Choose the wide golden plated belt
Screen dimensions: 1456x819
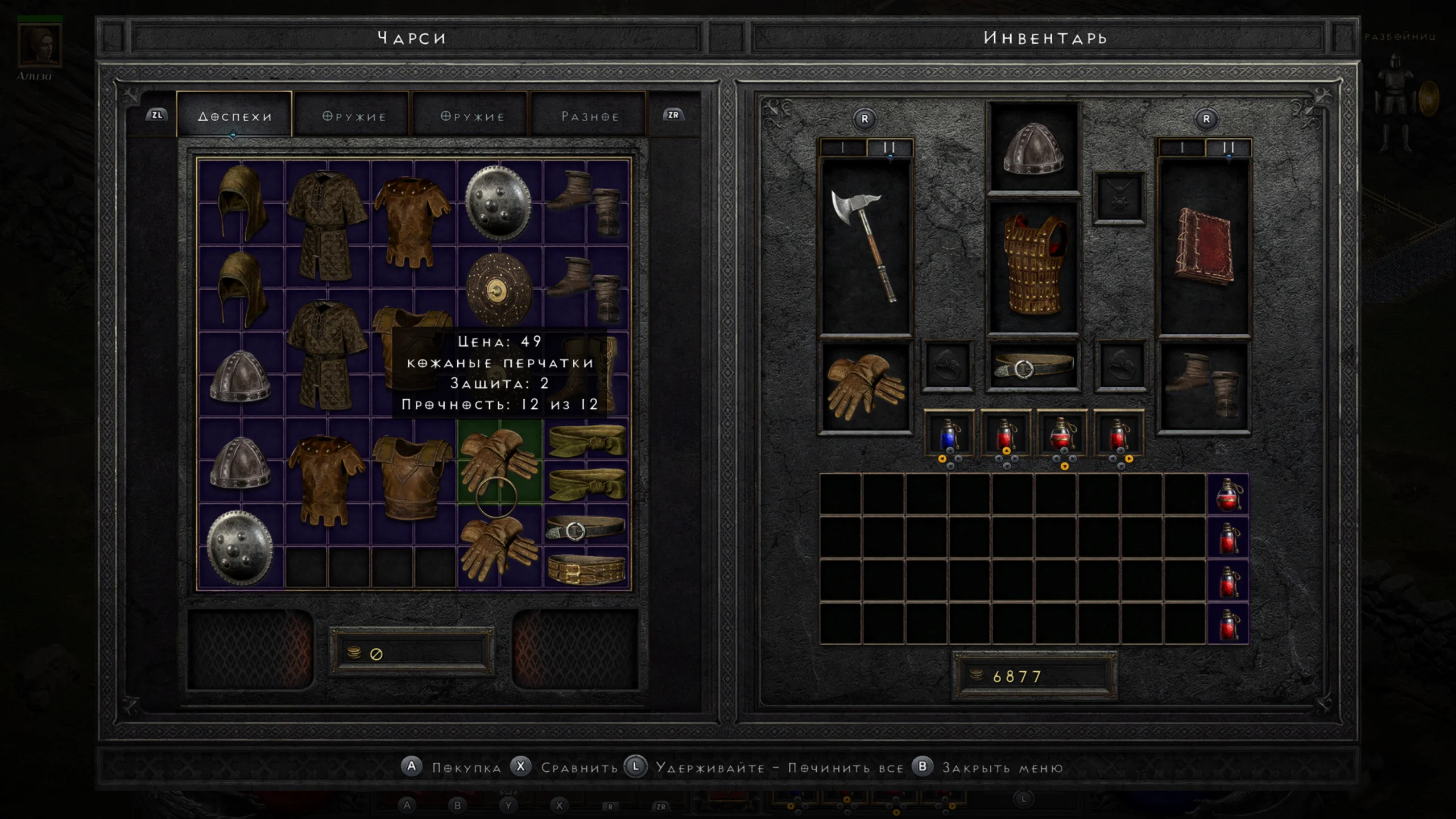tap(586, 569)
